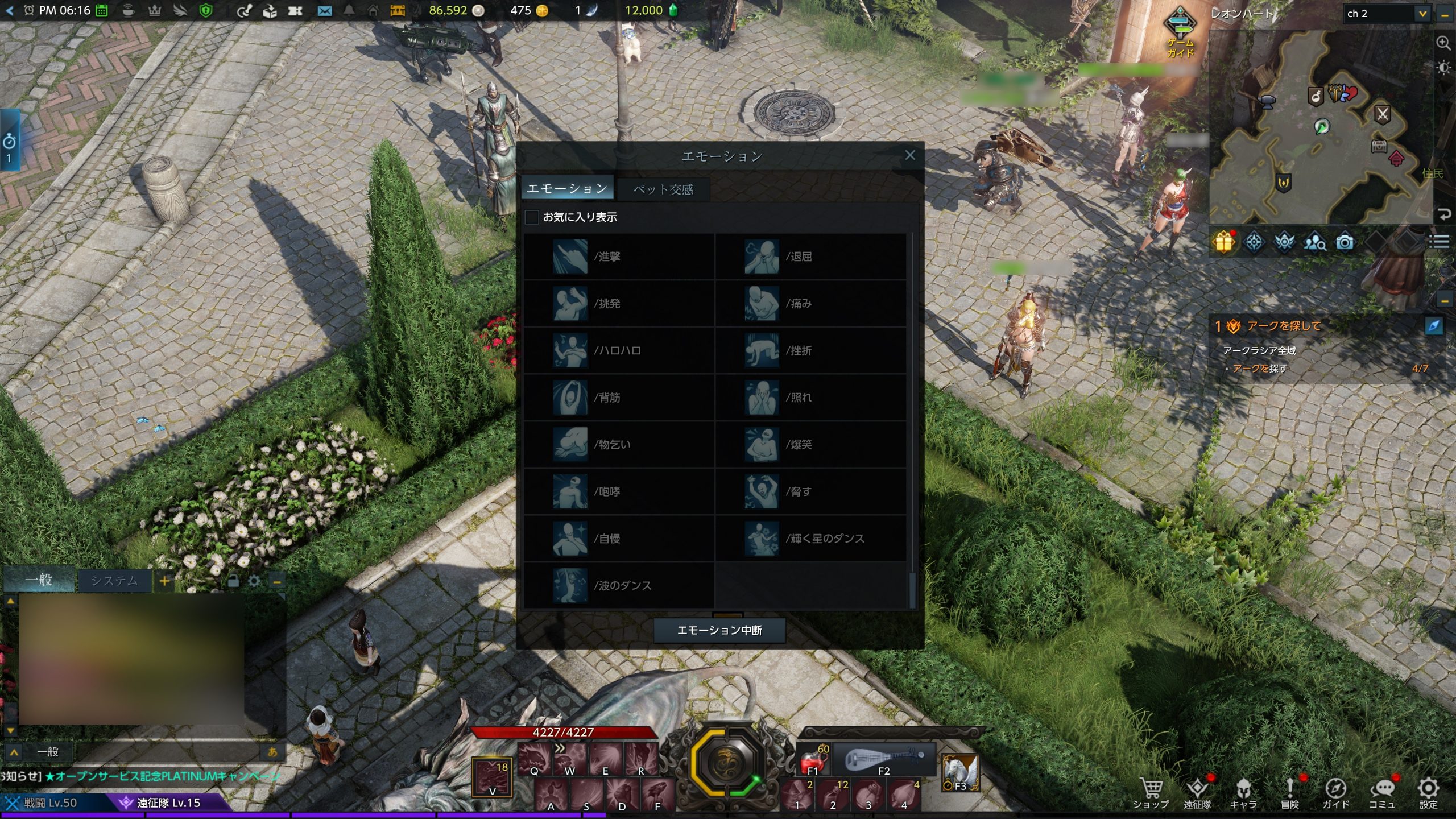Toggle the お気に入り表示 checkbox
The image size is (1456, 819).
pyautogui.click(x=531, y=217)
